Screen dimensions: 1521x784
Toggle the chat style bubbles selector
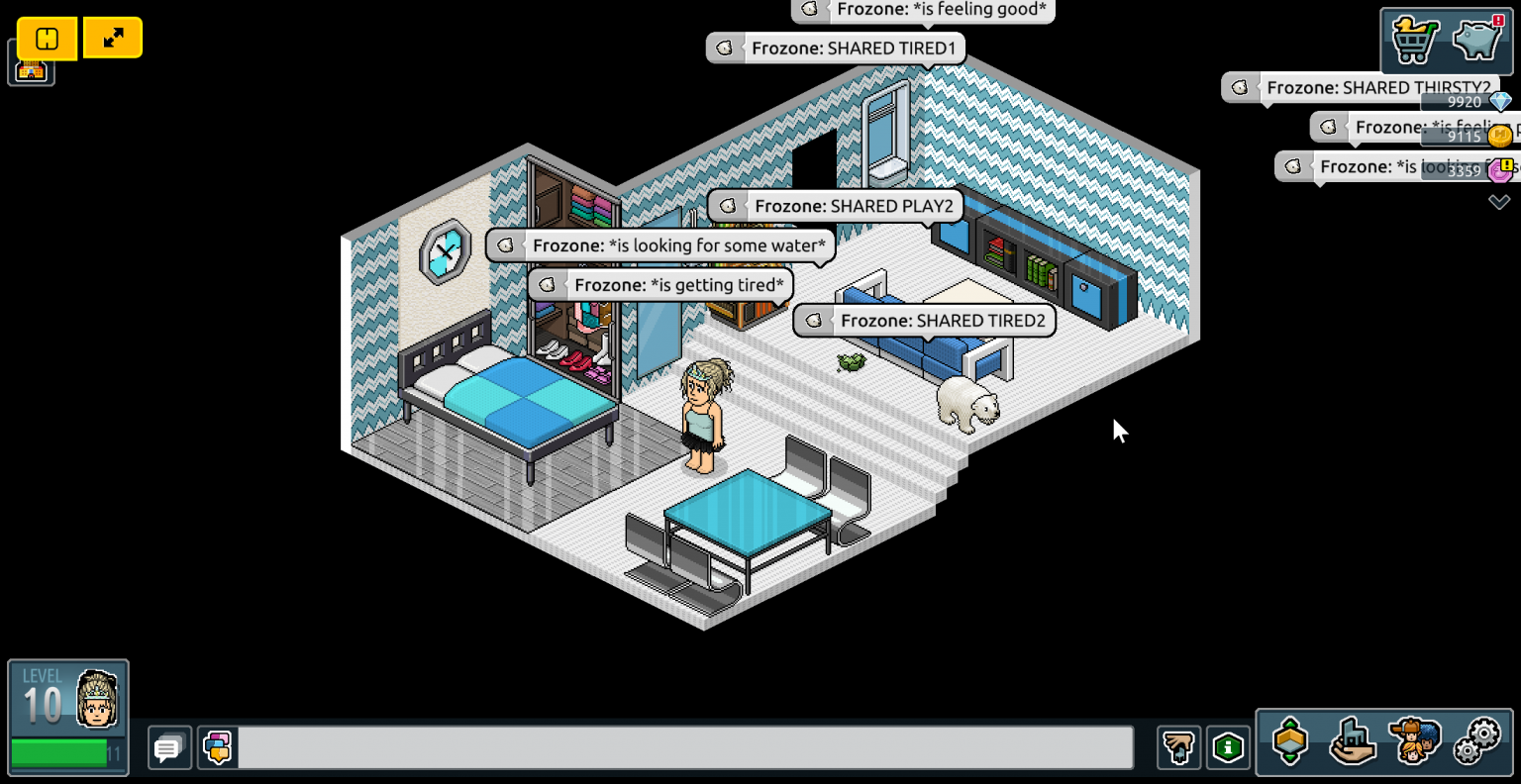217,747
